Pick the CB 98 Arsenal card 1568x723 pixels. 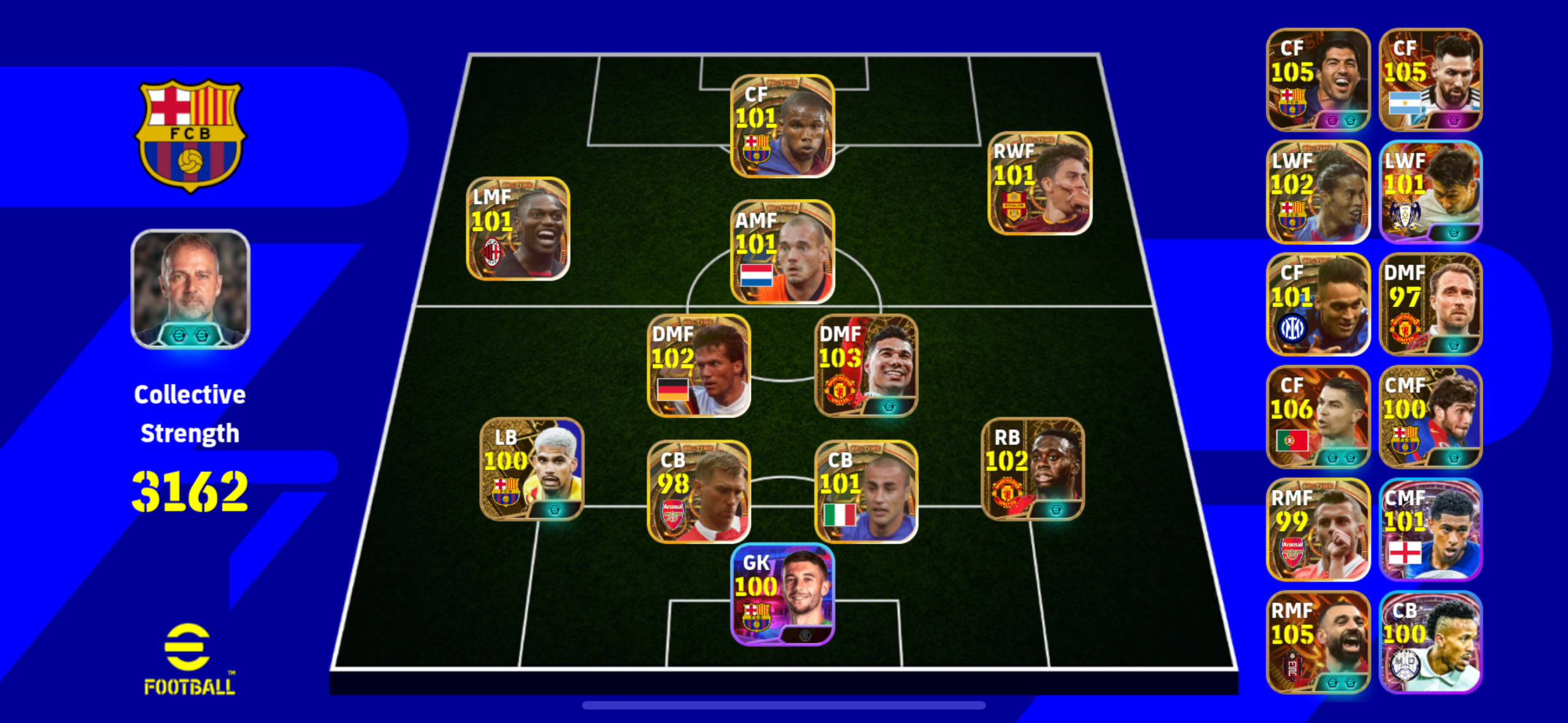pos(699,491)
